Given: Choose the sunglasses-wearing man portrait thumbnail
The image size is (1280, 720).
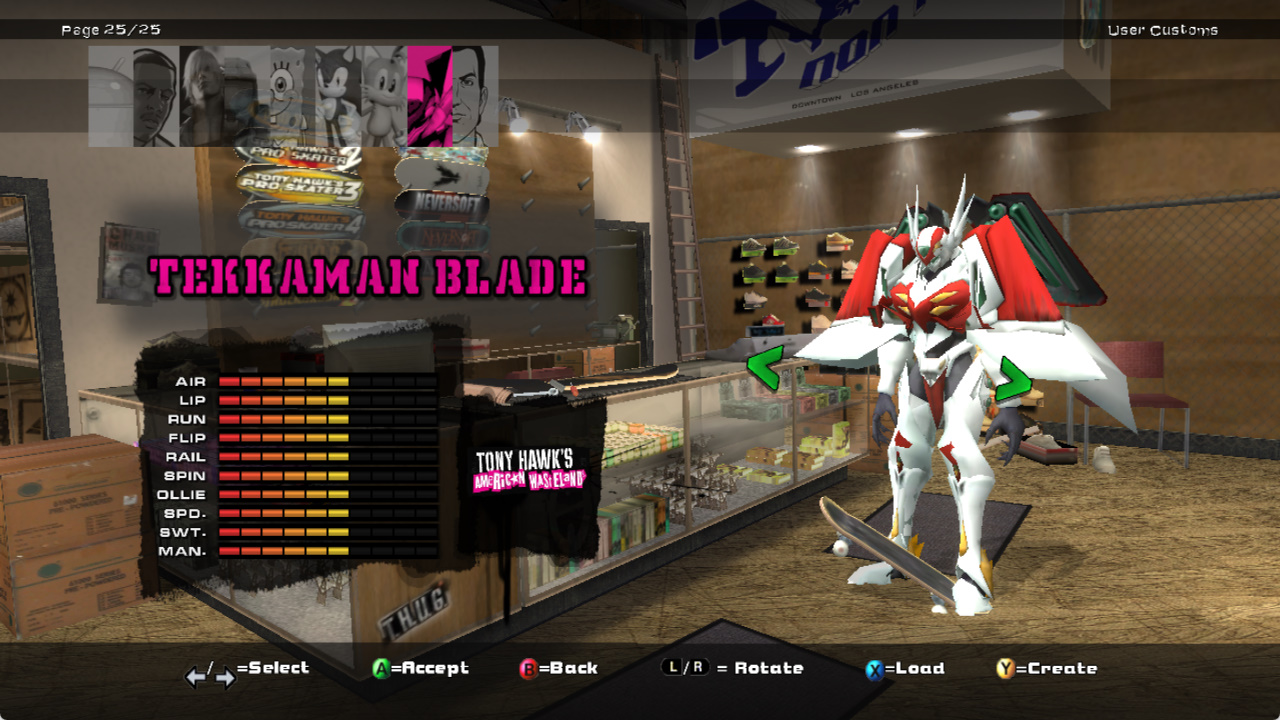Looking at the screenshot, I should tap(156, 96).
